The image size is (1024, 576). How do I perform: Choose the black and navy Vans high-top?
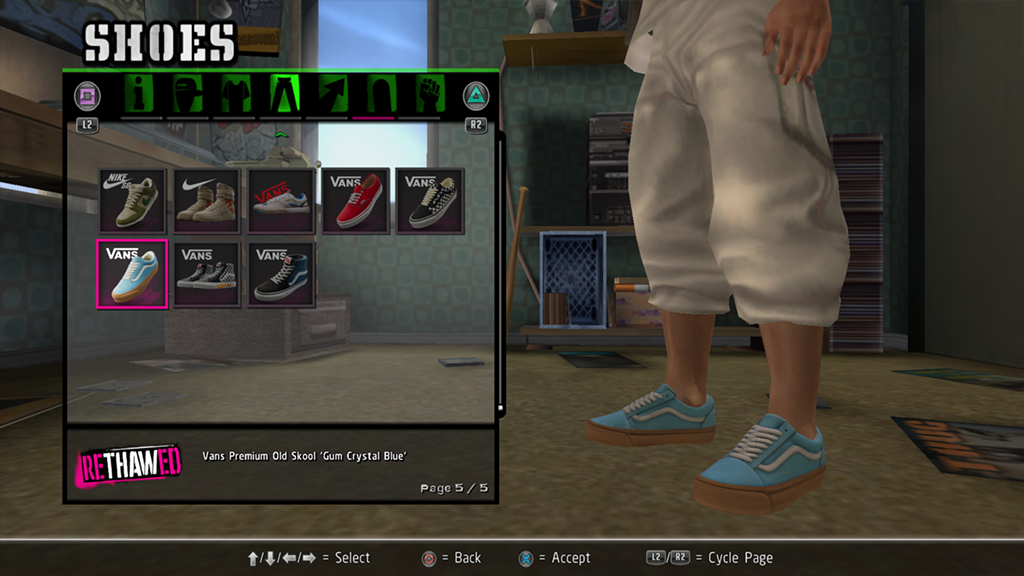tap(281, 274)
